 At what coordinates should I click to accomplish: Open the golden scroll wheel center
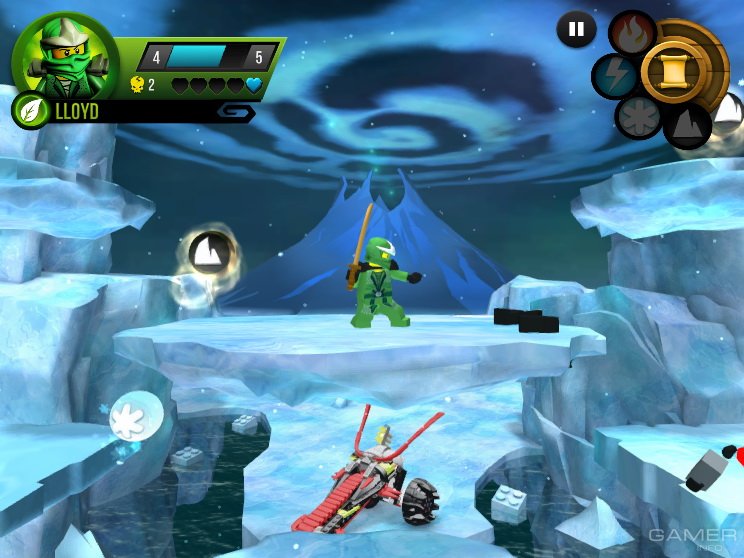click(671, 68)
